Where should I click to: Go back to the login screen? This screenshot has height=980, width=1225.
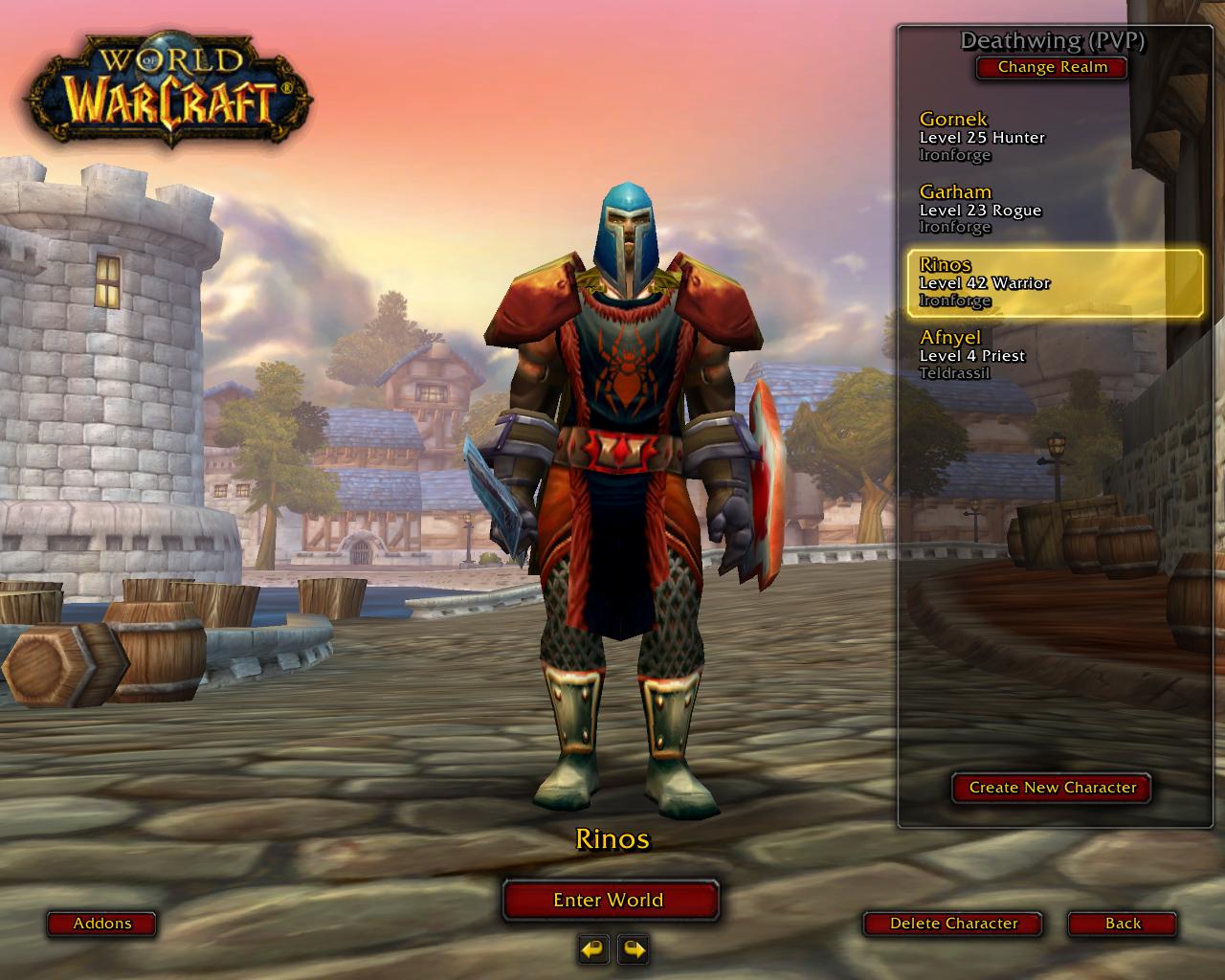click(x=1122, y=924)
